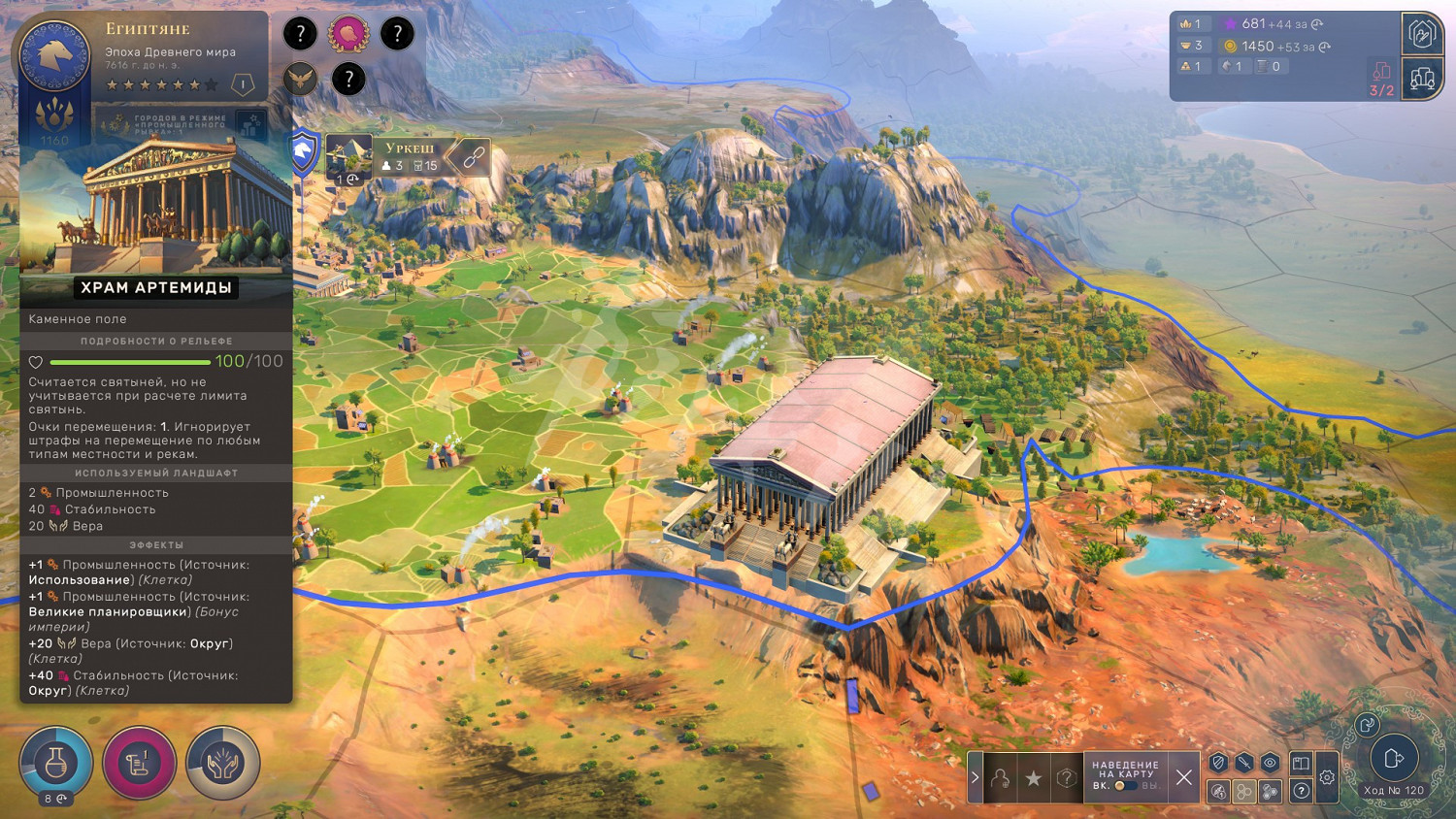Select the sword hexagon map filter
The height and width of the screenshot is (819, 1456).
coord(1243,763)
